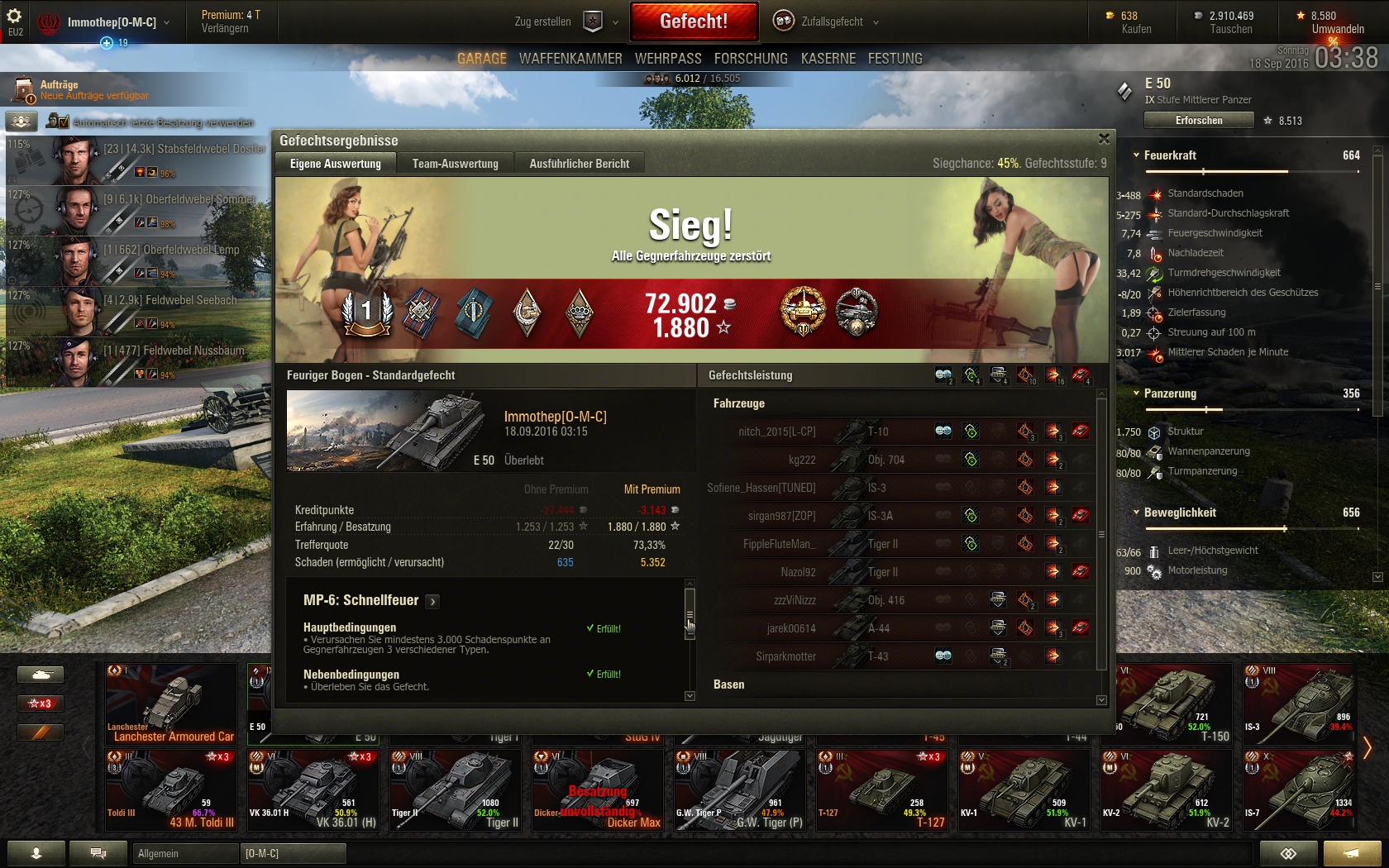Open the settings gear icon
The height and width of the screenshot is (868, 1389).
[14, 16]
